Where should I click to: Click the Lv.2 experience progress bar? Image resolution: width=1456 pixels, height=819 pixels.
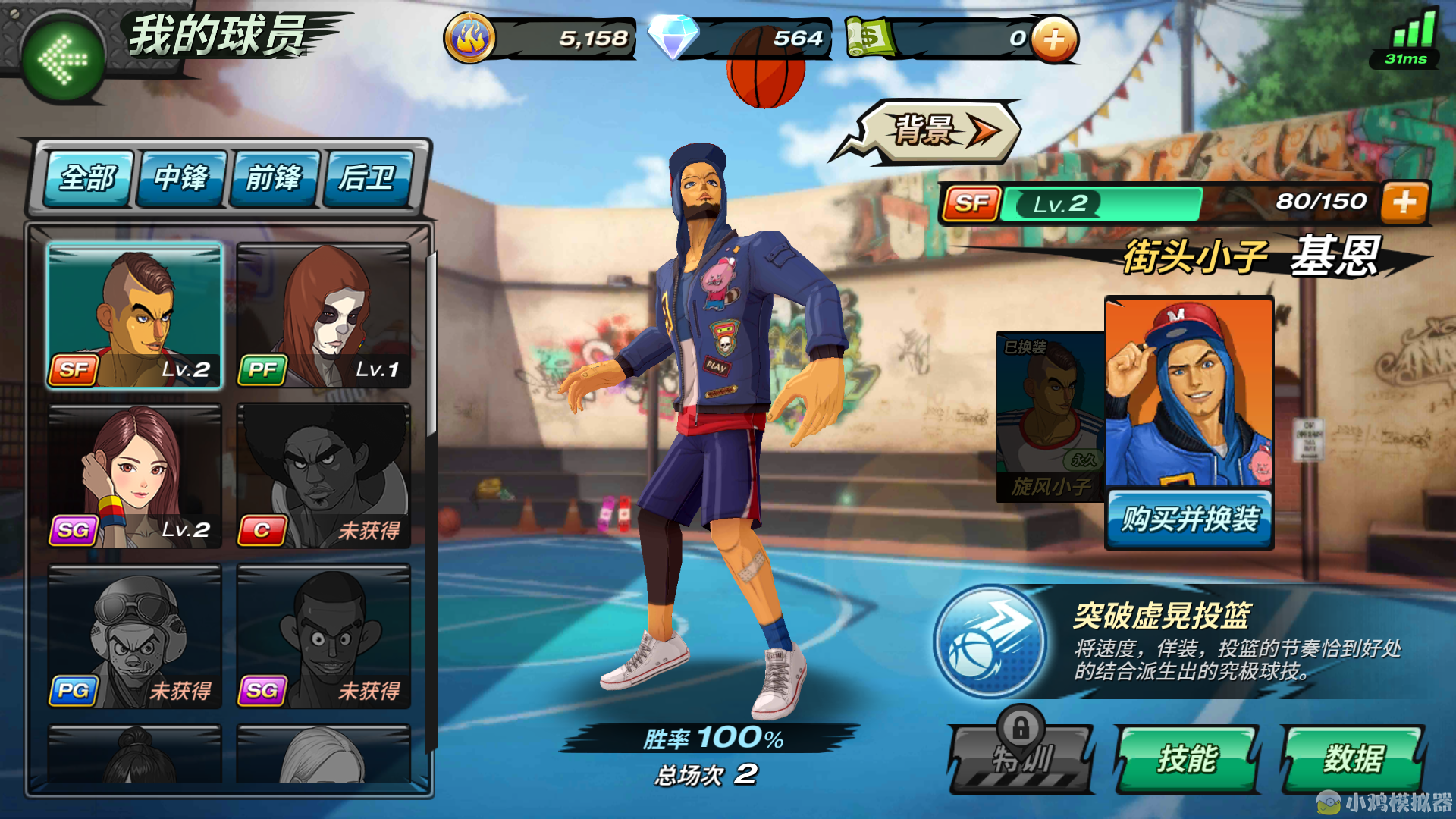[x=1100, y=202]
